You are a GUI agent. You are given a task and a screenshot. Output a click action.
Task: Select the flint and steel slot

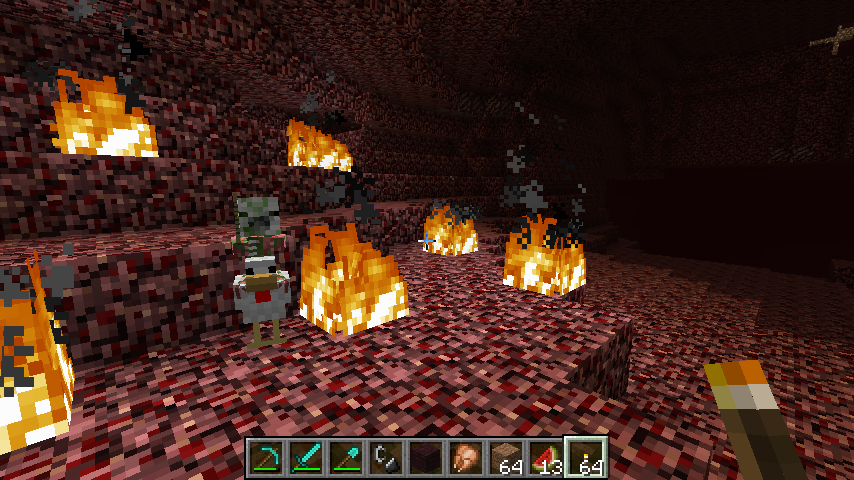point(386,458)
